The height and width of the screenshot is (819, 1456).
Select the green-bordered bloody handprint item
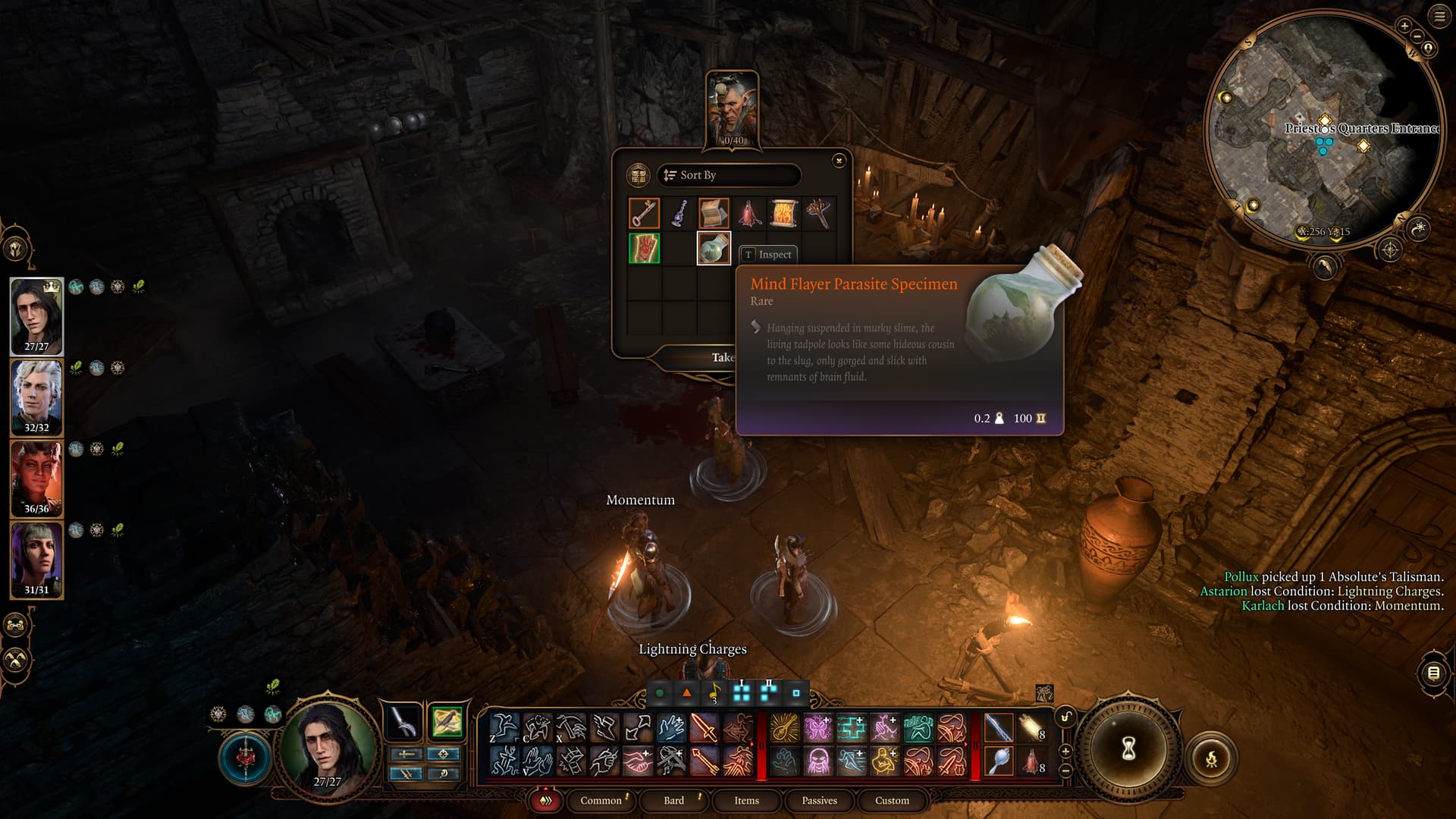pos(644,249)
